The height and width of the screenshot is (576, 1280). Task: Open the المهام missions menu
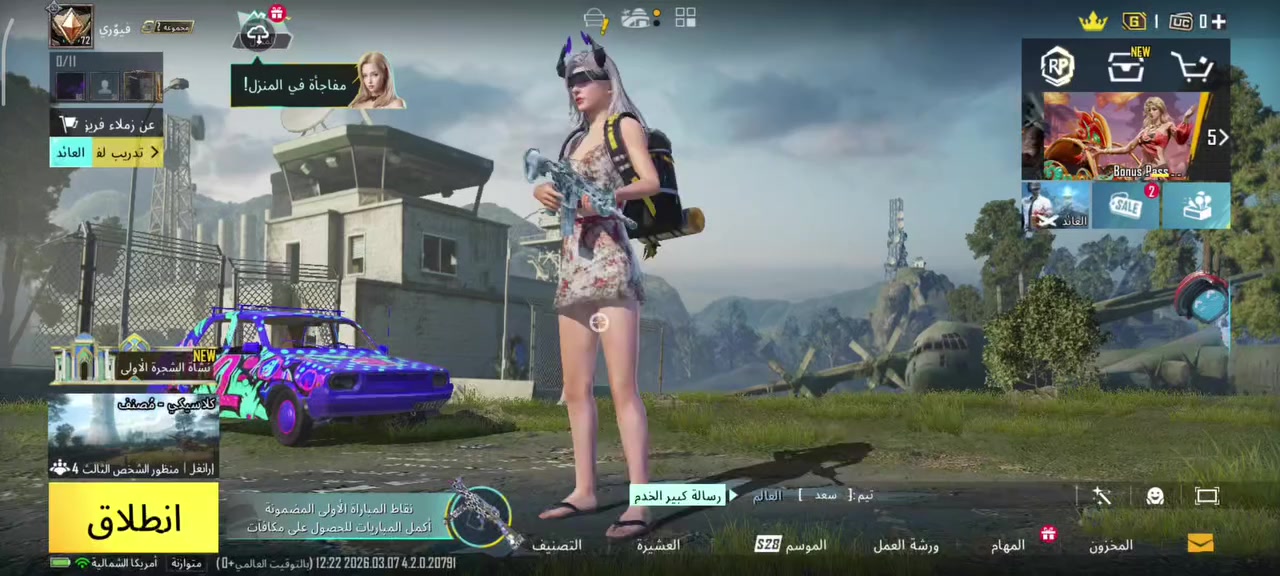pyautogui.click(x=1008, y=545)
